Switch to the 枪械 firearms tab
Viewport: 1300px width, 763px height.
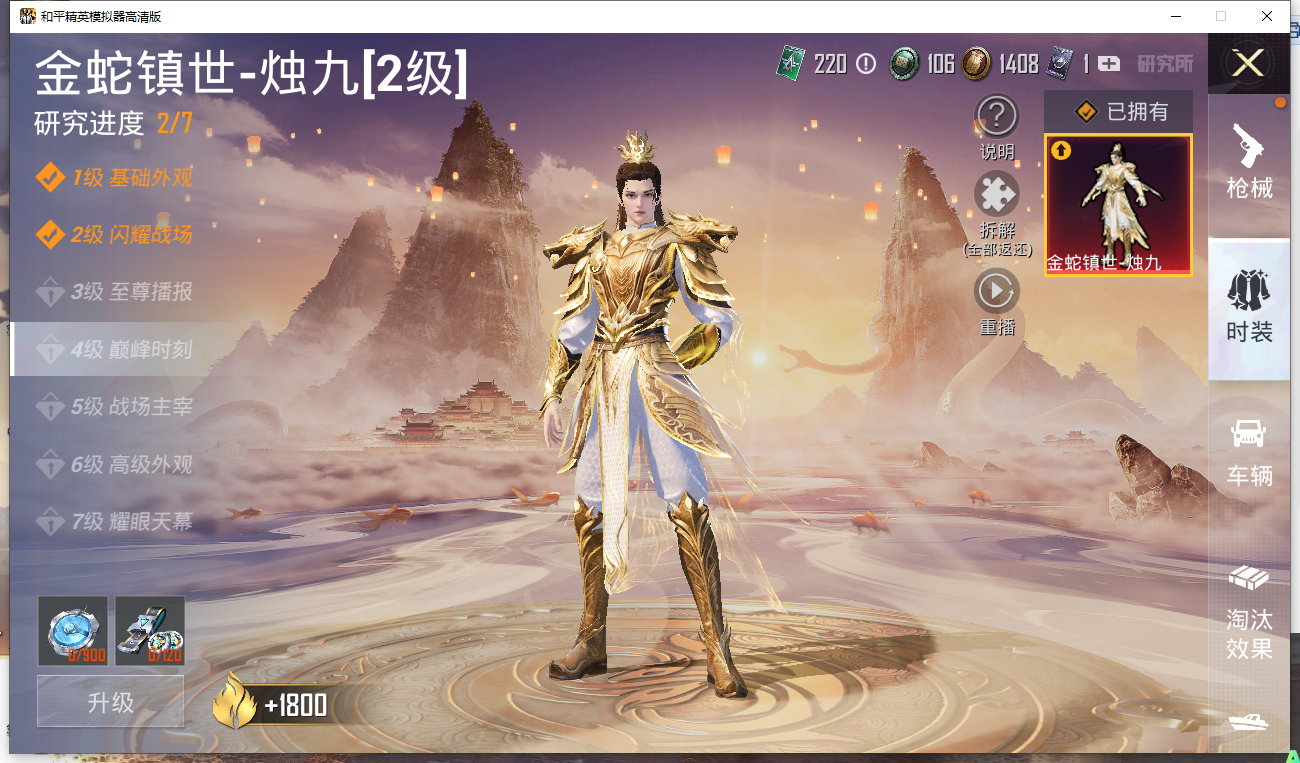pos(1249,162)
